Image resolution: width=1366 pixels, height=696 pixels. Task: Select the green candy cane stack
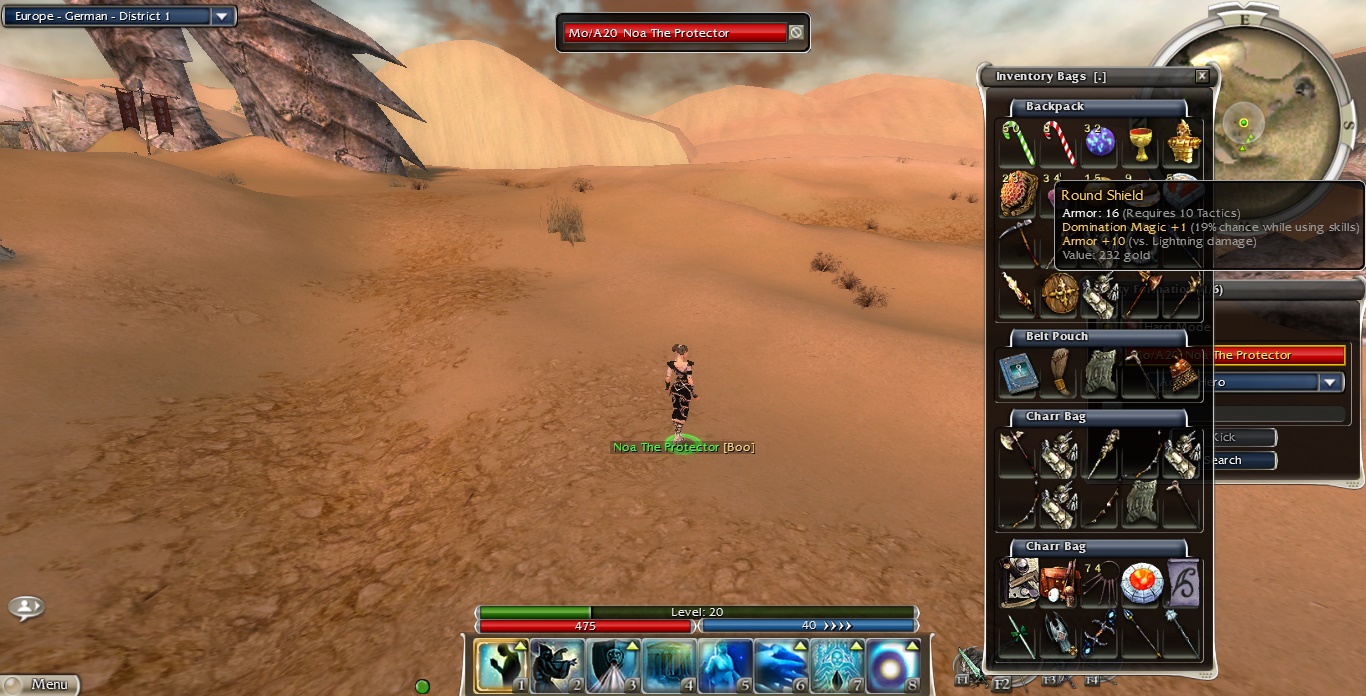point(1016,142)
